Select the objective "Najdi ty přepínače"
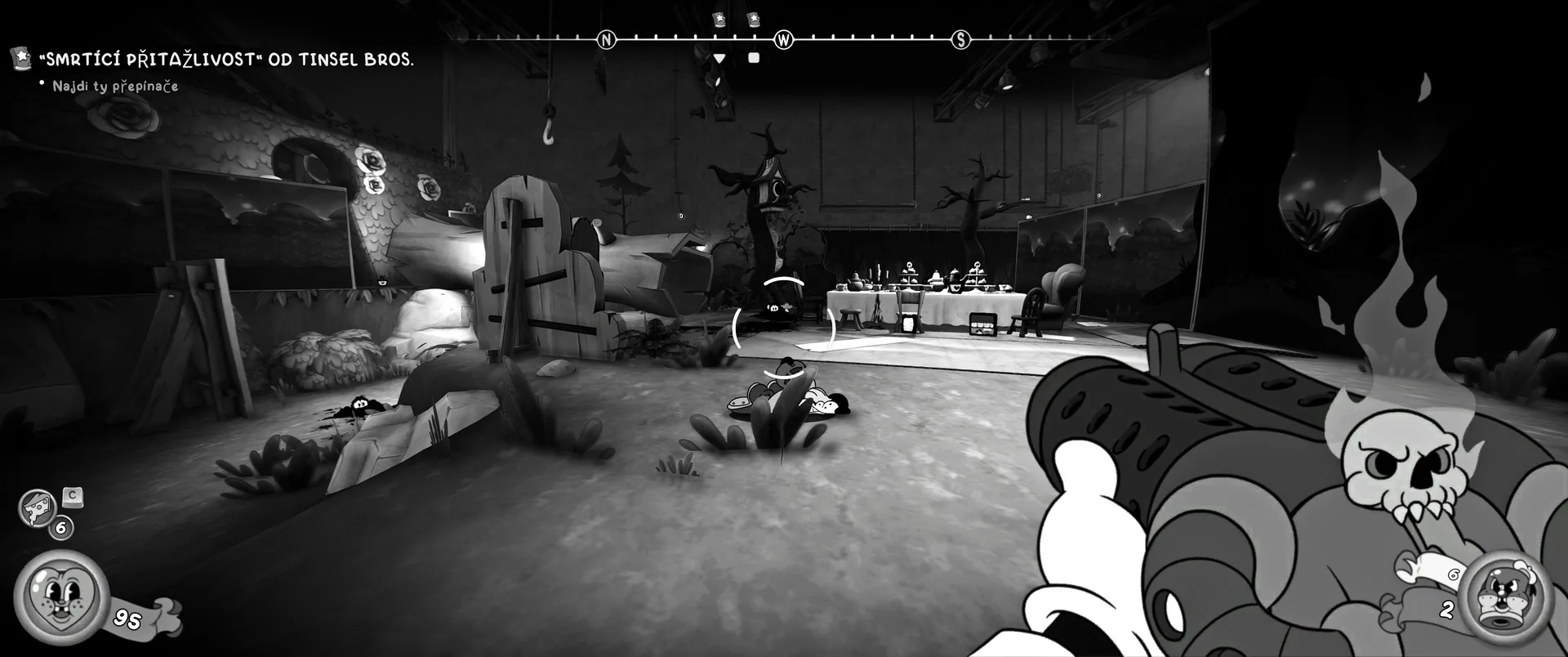 (115, 86)
